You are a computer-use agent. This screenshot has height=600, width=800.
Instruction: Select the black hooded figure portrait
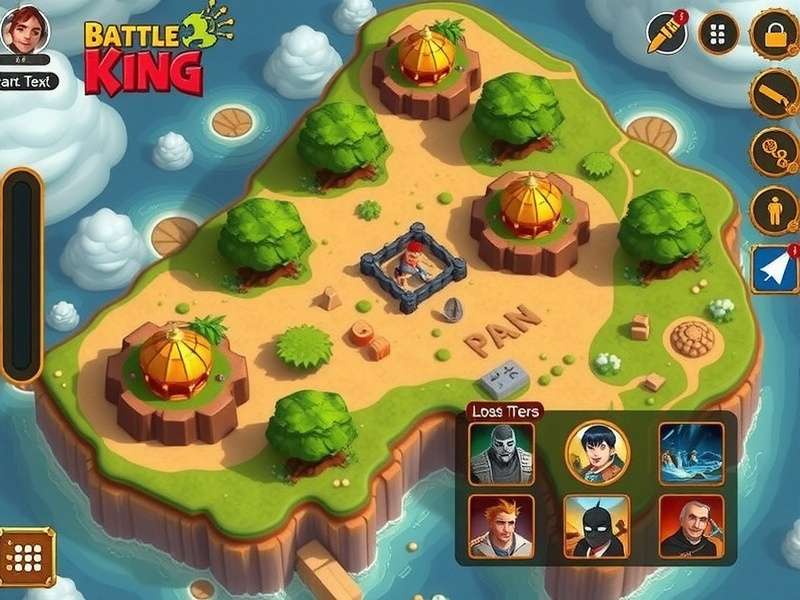596,526
